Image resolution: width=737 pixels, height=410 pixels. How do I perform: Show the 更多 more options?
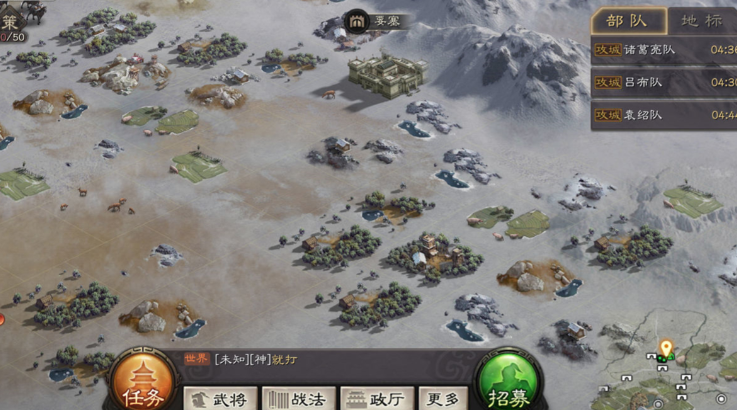[442, 398]
